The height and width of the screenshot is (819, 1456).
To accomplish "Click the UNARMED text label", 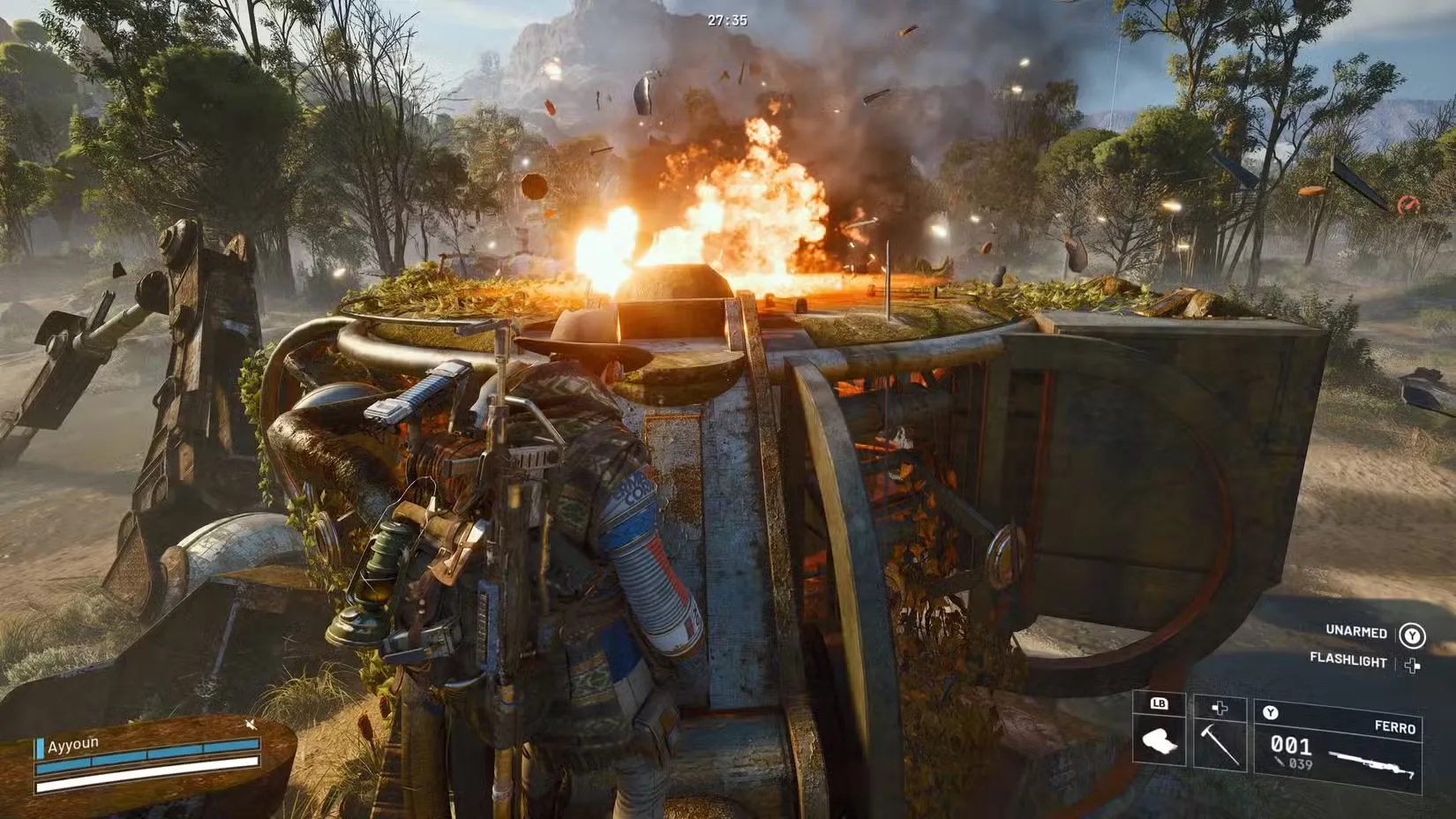I will 1356,632.
